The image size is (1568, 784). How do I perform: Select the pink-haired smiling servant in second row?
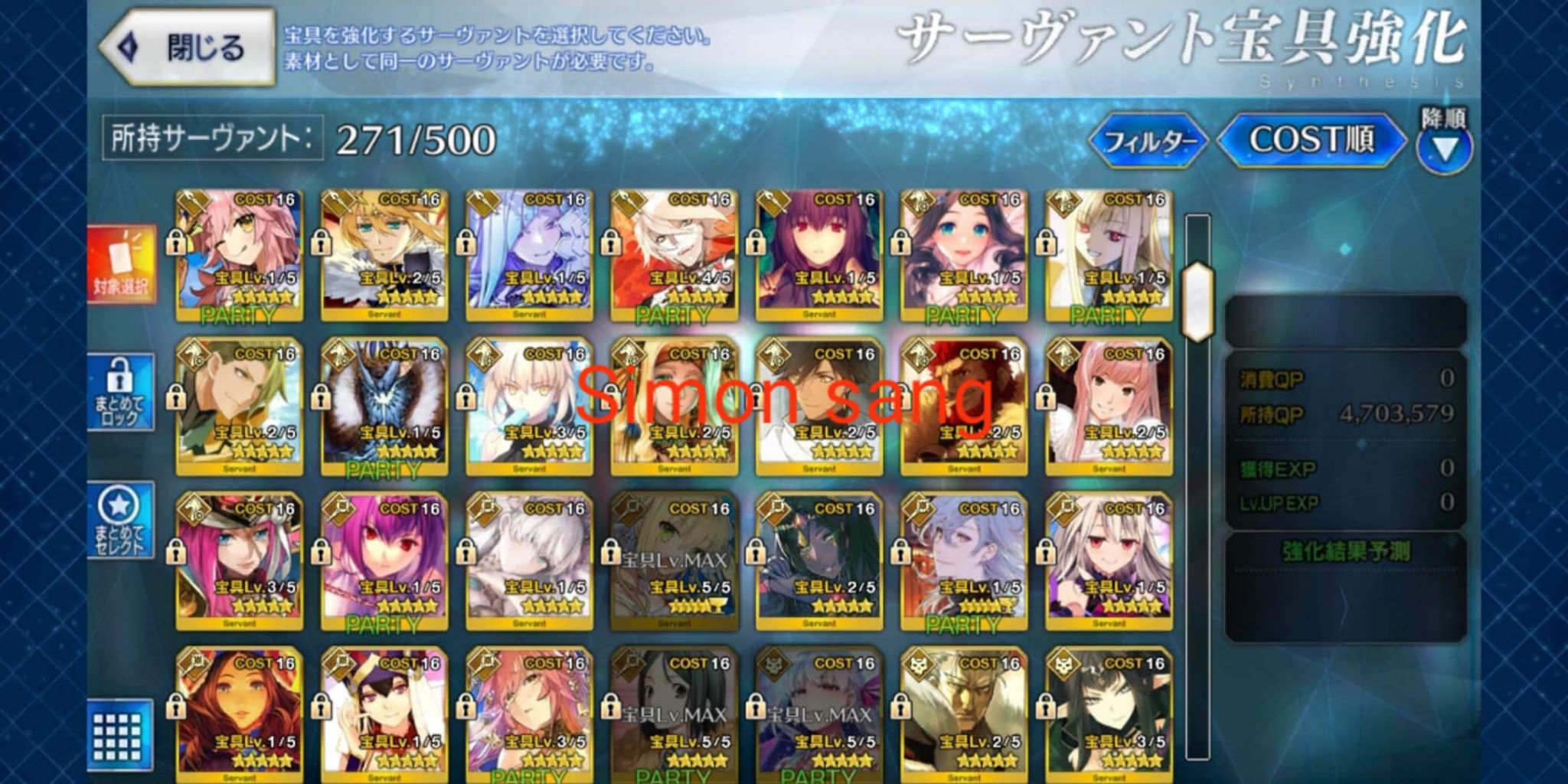tap(1109, 410)
